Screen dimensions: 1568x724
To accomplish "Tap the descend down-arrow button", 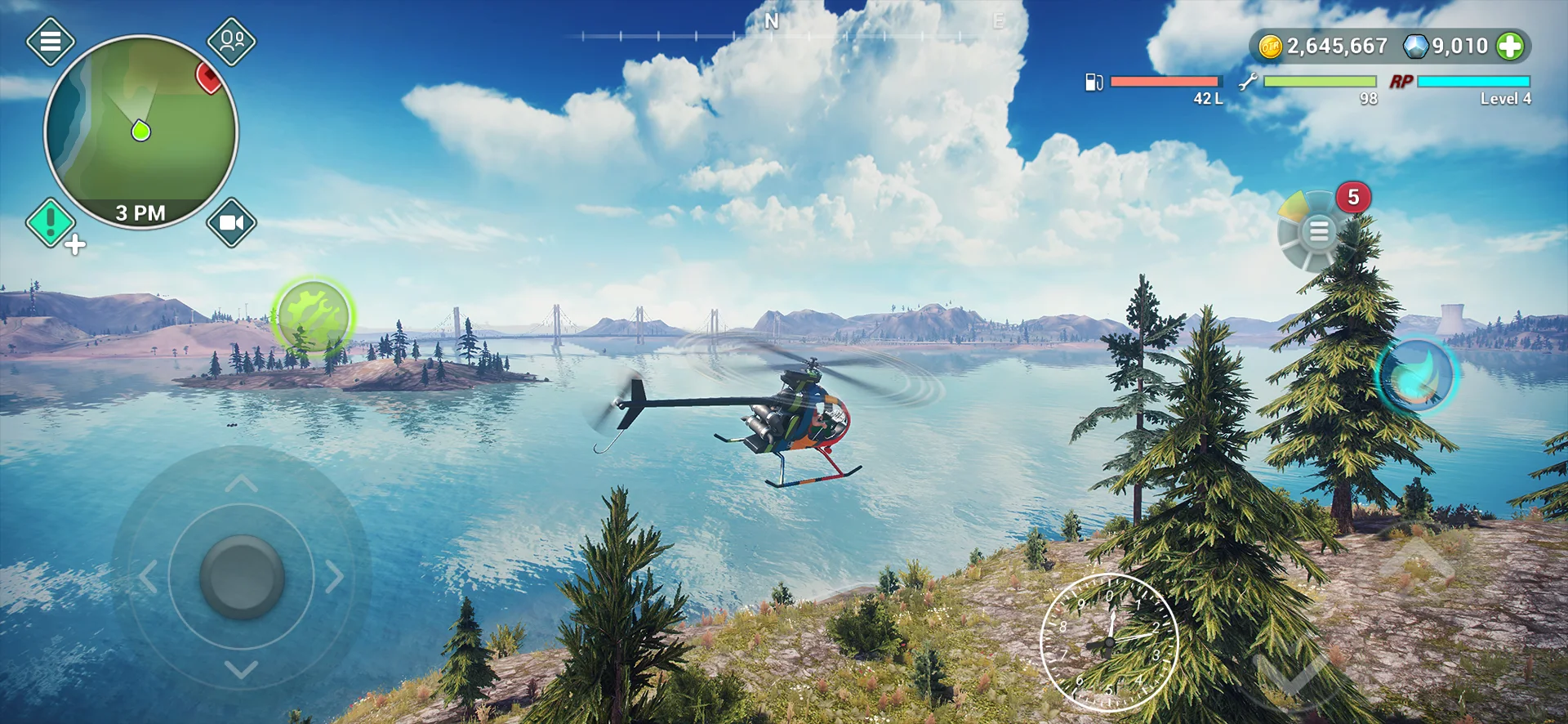I will point(1293,670).
